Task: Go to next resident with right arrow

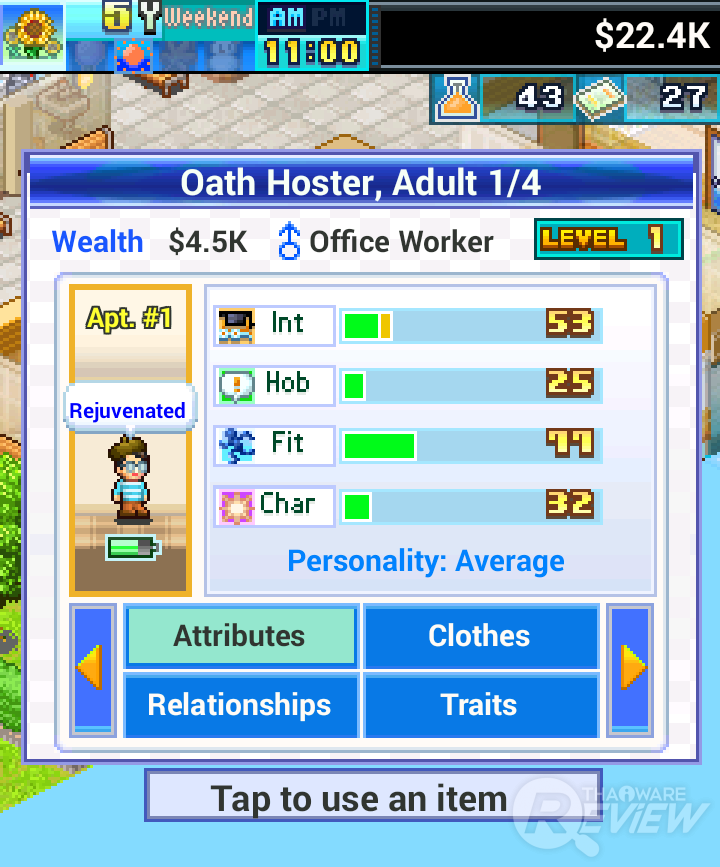Action: coord(632,669)
